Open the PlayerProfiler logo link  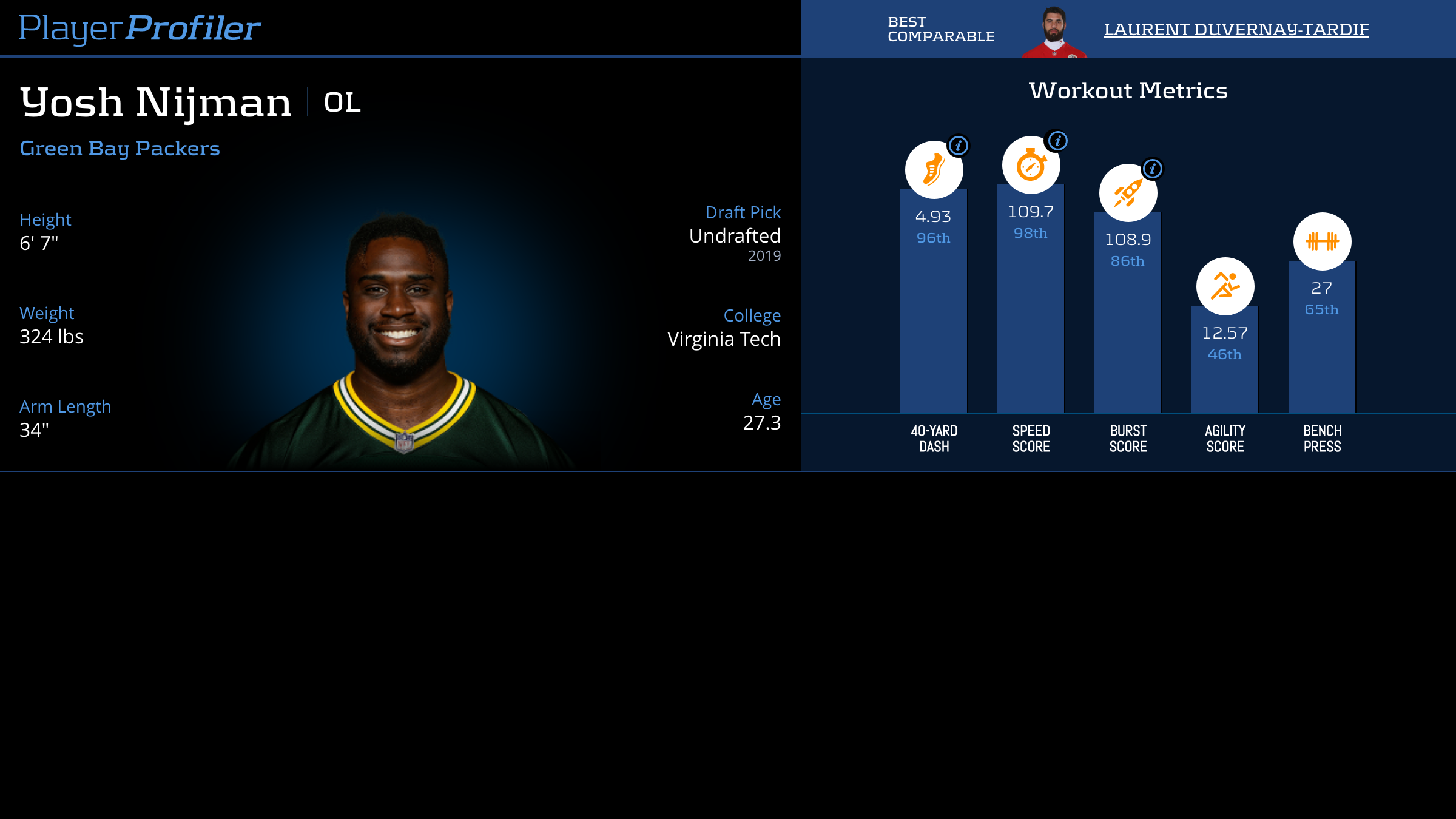(x=140, y=29)
